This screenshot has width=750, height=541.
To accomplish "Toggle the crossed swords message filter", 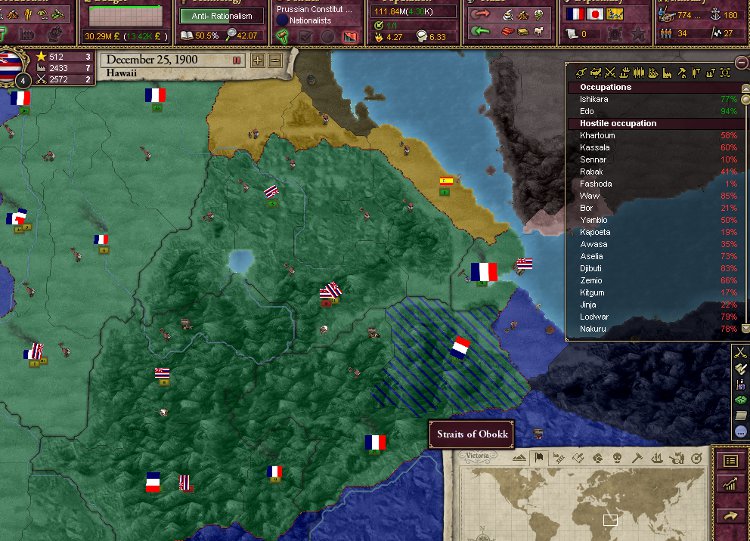I will tap(740, 351).
